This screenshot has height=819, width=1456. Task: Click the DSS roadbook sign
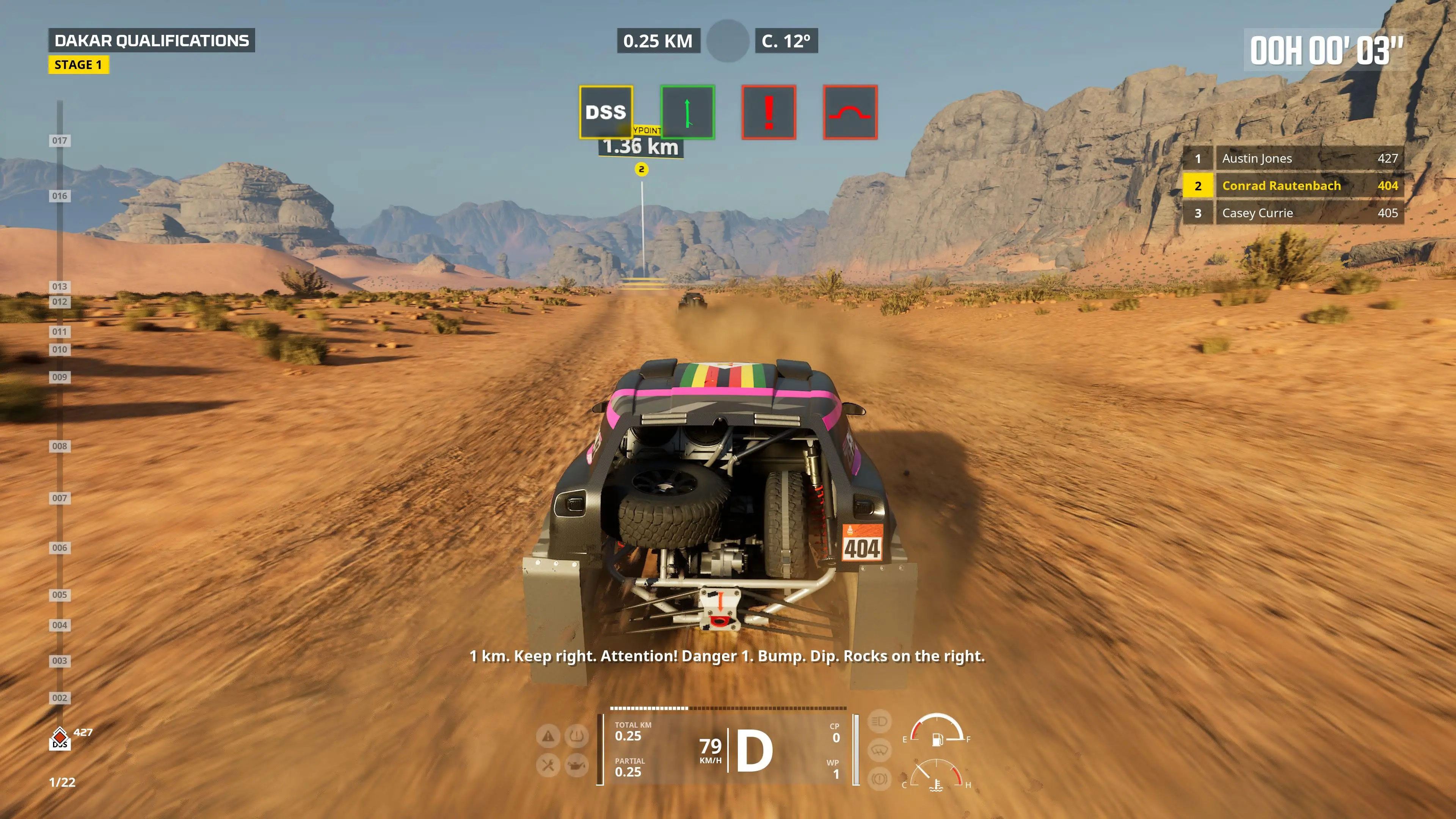(606, 112)
